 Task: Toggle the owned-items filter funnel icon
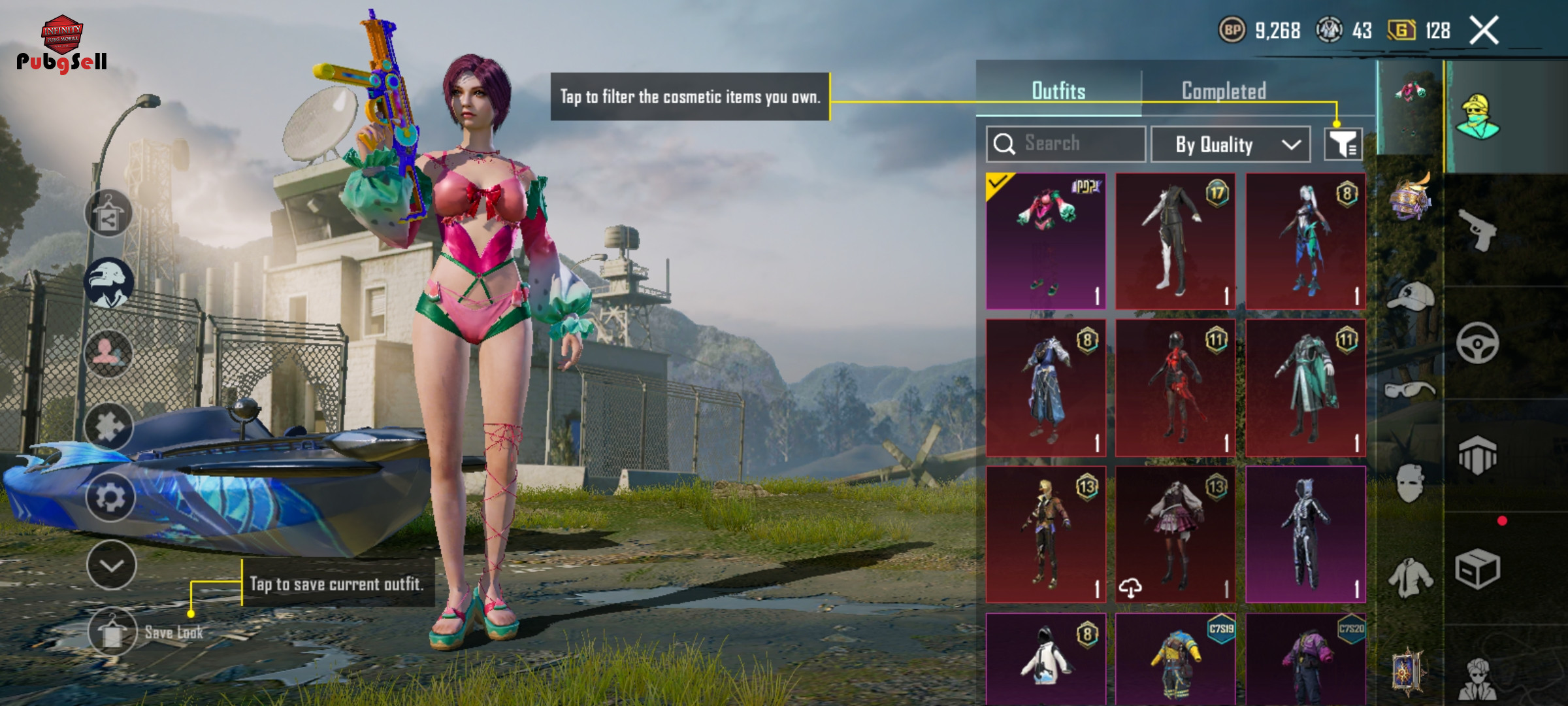click(x=1343, y=144)
